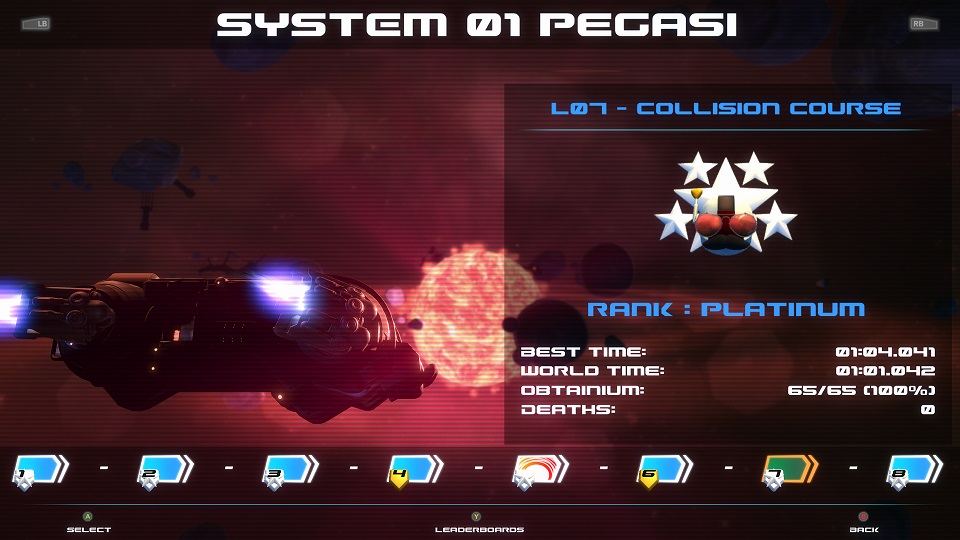Screen dimensions: 960x540
Task: Select the red swirl level tile
Action: 540,469
